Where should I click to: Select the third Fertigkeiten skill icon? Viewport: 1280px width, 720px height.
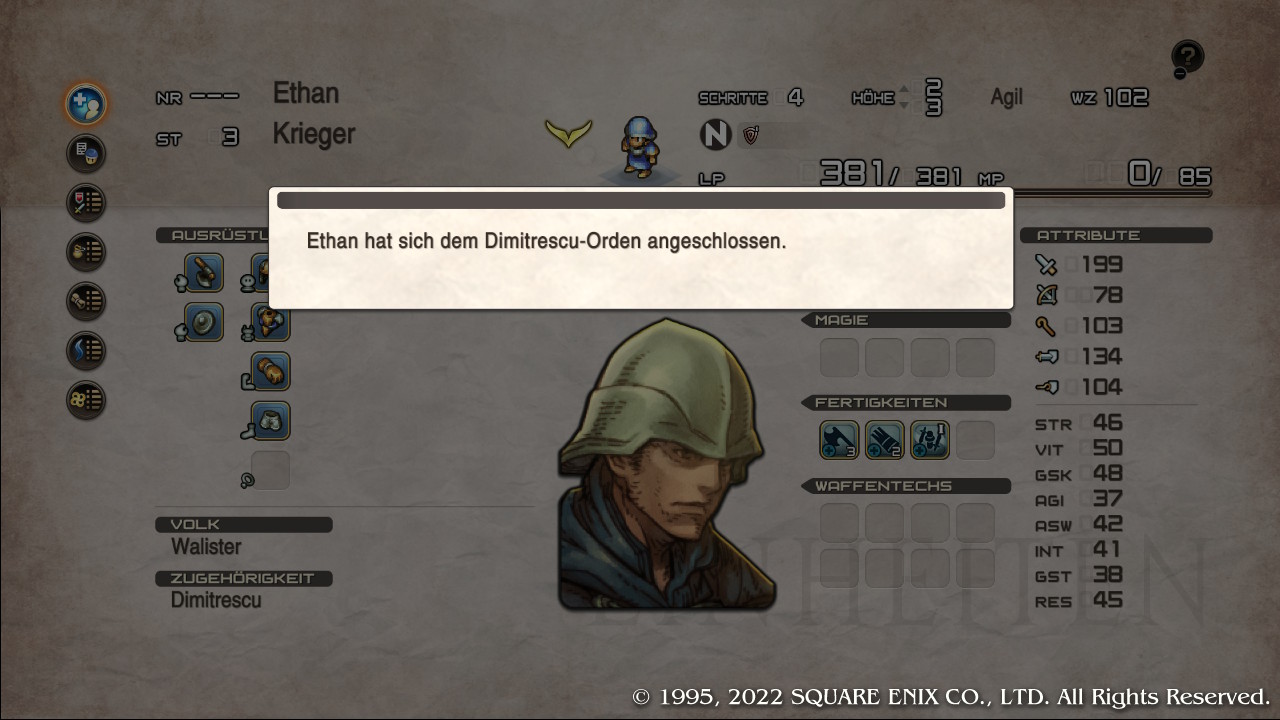(x=930, y=440)
